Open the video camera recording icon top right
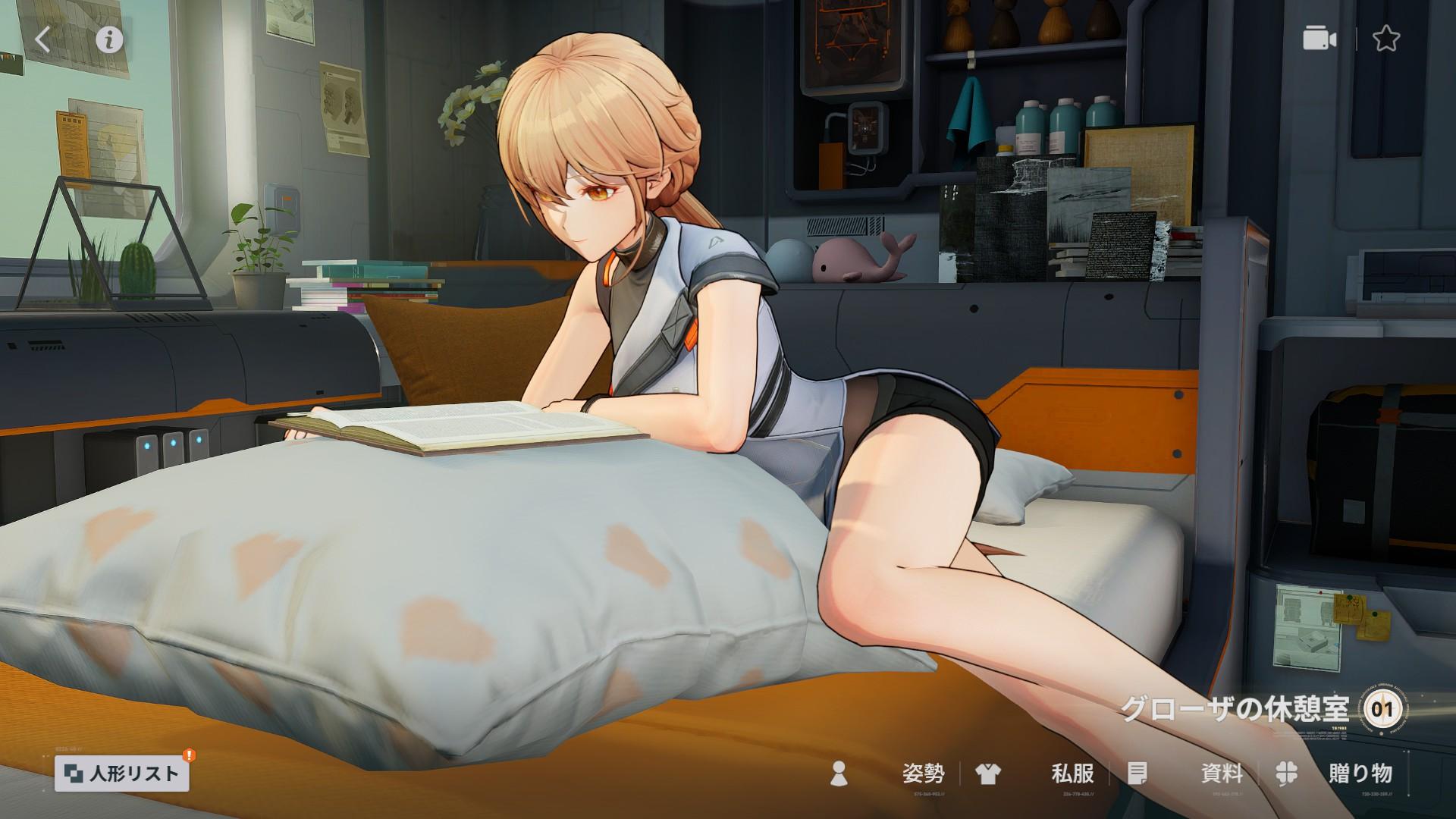This screenshot has width=1456, height=819. [x=1323, y=39]
